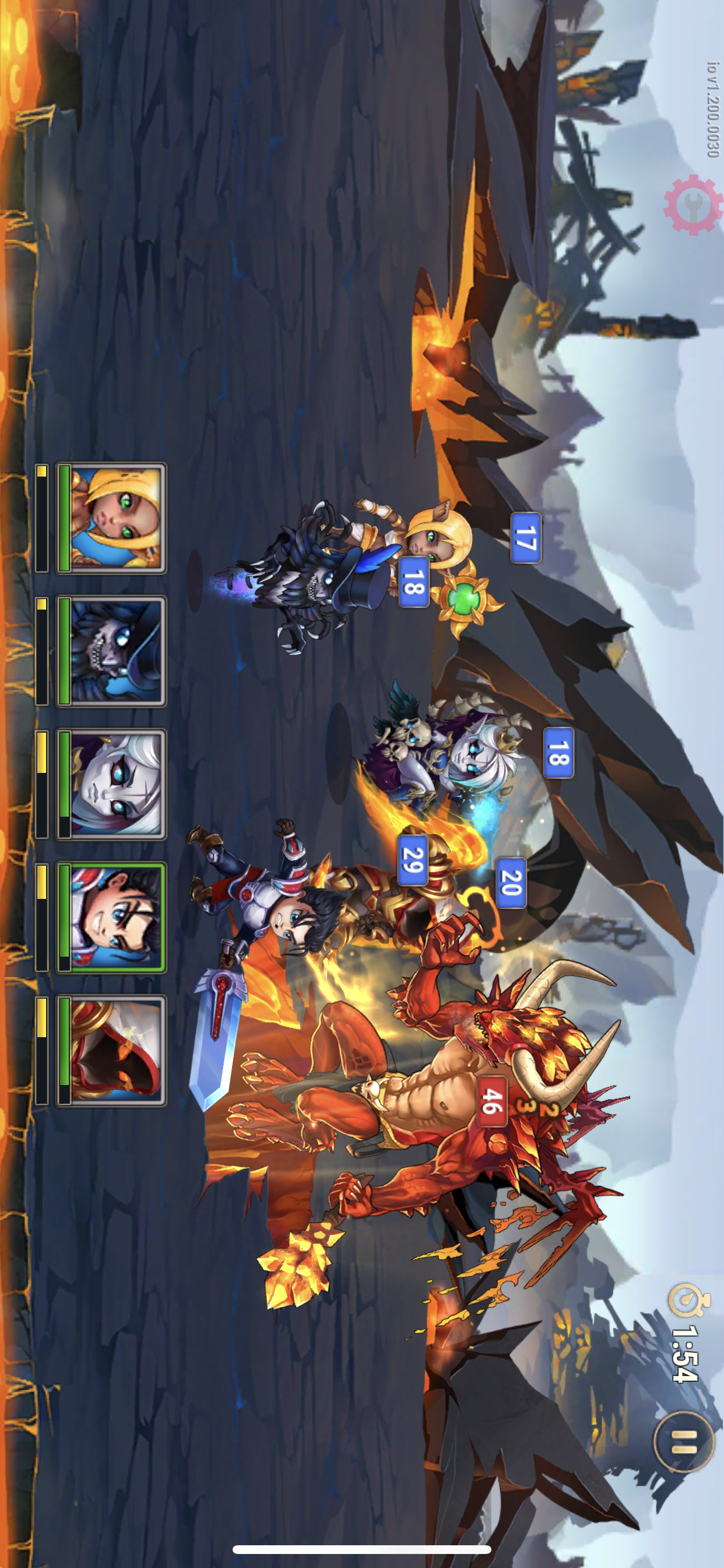Pause the battle
724x1568 pixels.
coord(683,1441)
